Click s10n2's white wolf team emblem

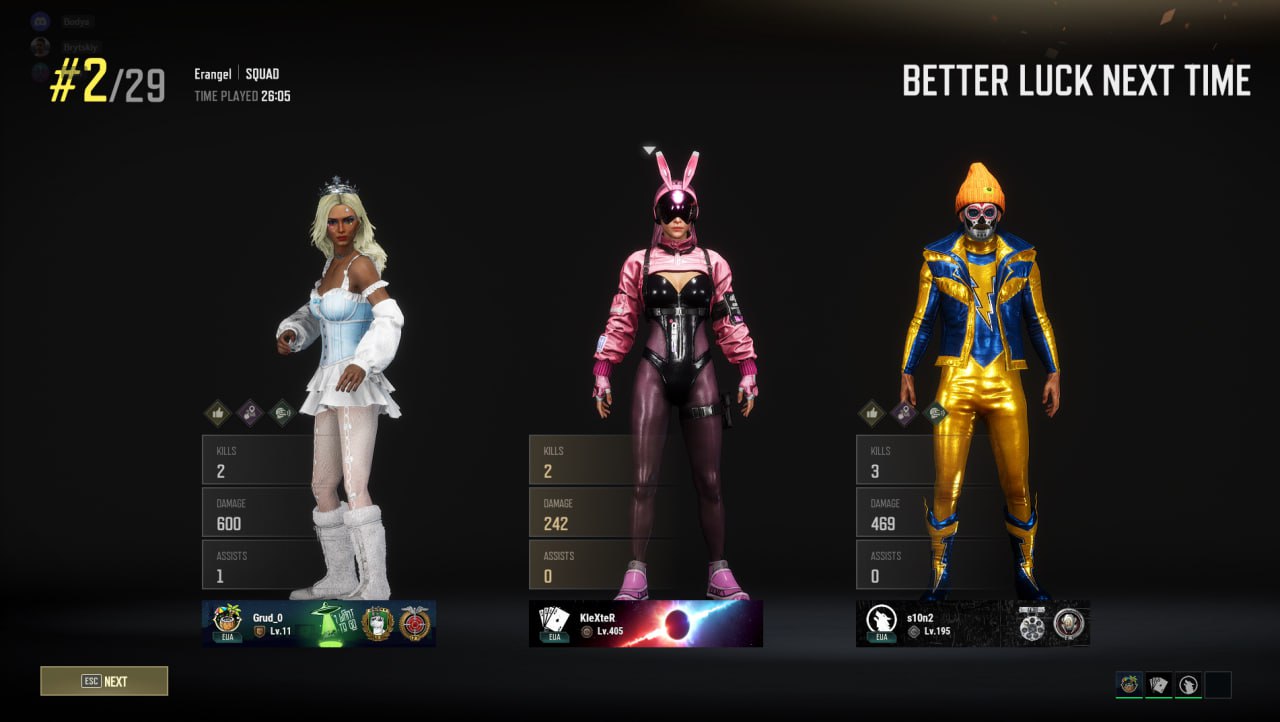click(x=880, y=621)
